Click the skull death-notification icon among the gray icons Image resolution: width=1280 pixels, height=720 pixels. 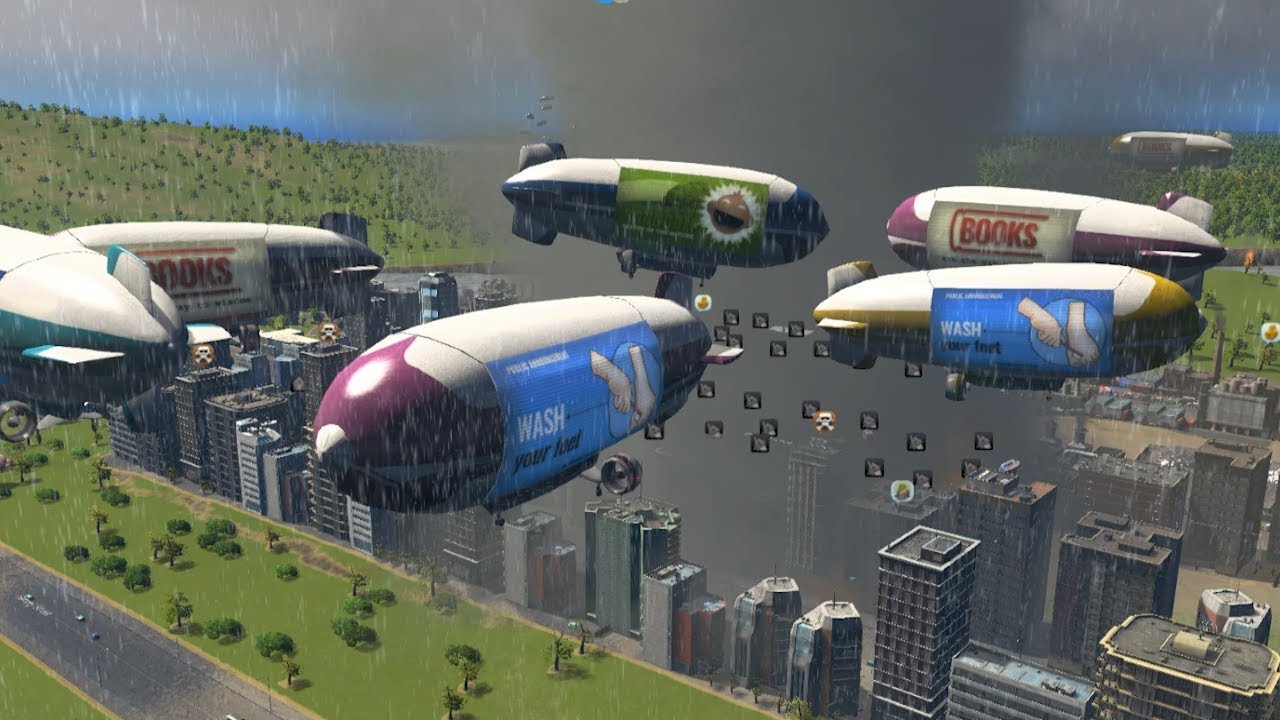824,420
